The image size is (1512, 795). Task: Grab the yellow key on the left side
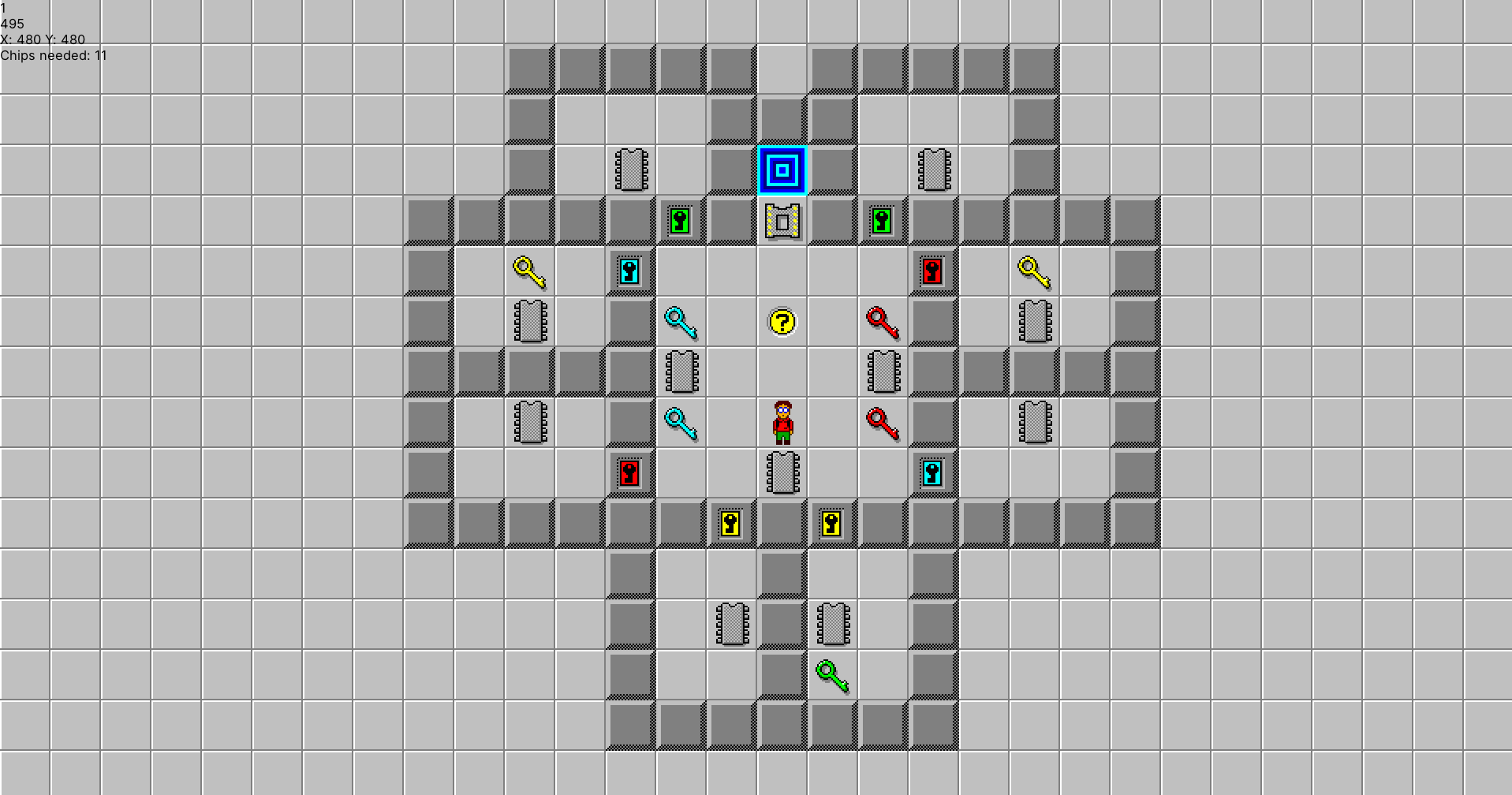click(x=529, y=271)
